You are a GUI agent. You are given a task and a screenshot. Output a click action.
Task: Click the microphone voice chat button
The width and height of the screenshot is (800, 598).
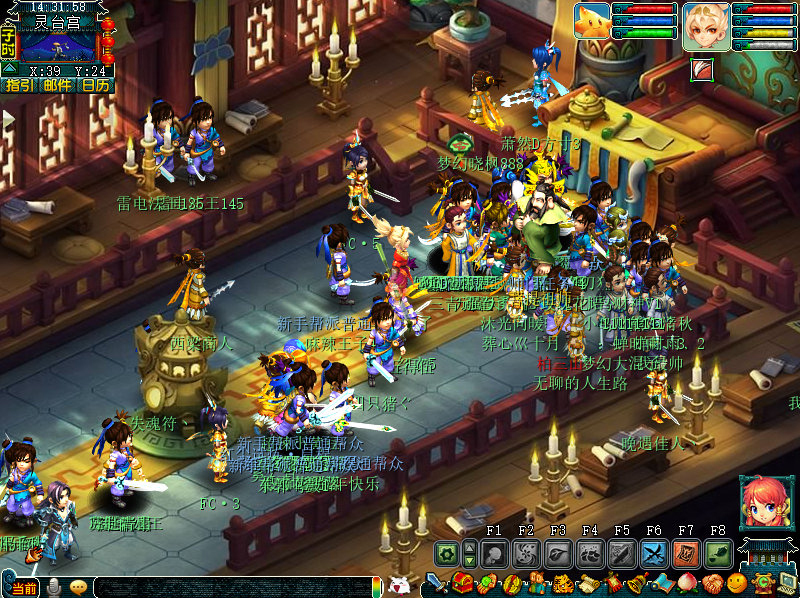[x=54, y=587]
